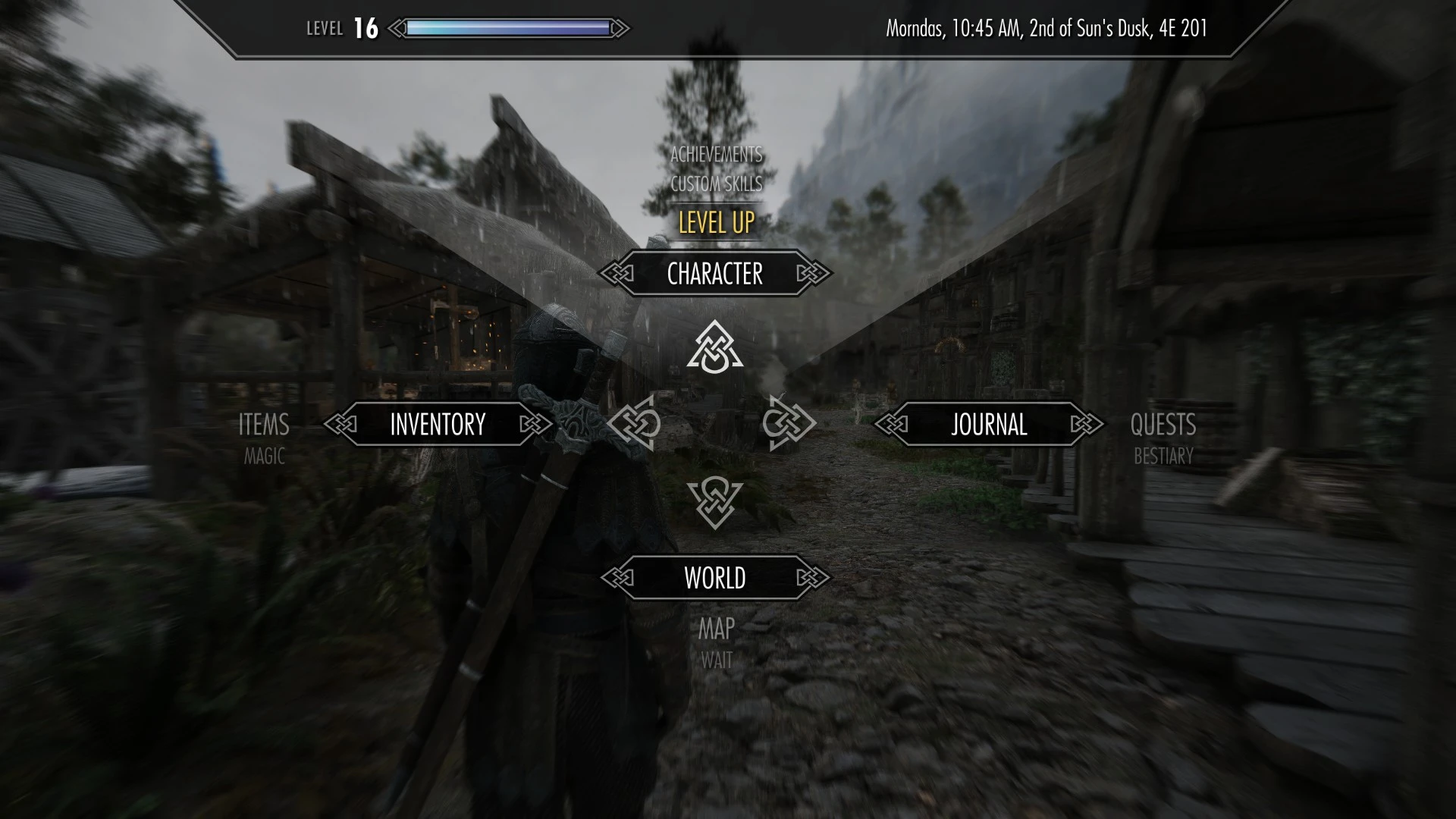
Task: Click the upward knot arrow icon
Action: [714, 349]
